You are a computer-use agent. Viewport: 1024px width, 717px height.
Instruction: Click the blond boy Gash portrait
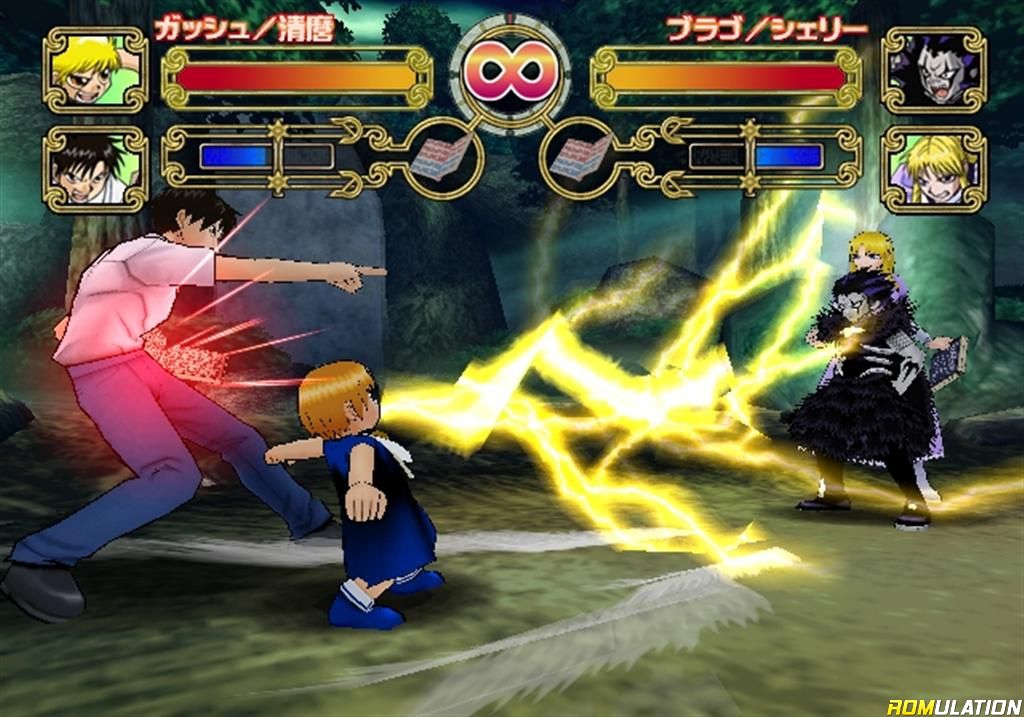[x=95, y=71]
